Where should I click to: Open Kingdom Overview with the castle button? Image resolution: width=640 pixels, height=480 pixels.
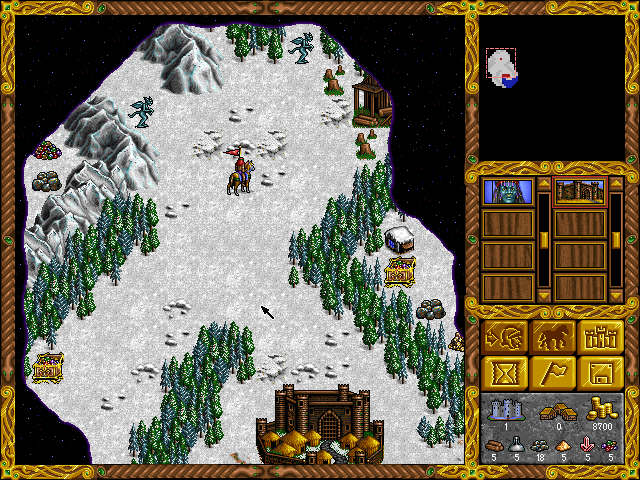click(600, 337)
